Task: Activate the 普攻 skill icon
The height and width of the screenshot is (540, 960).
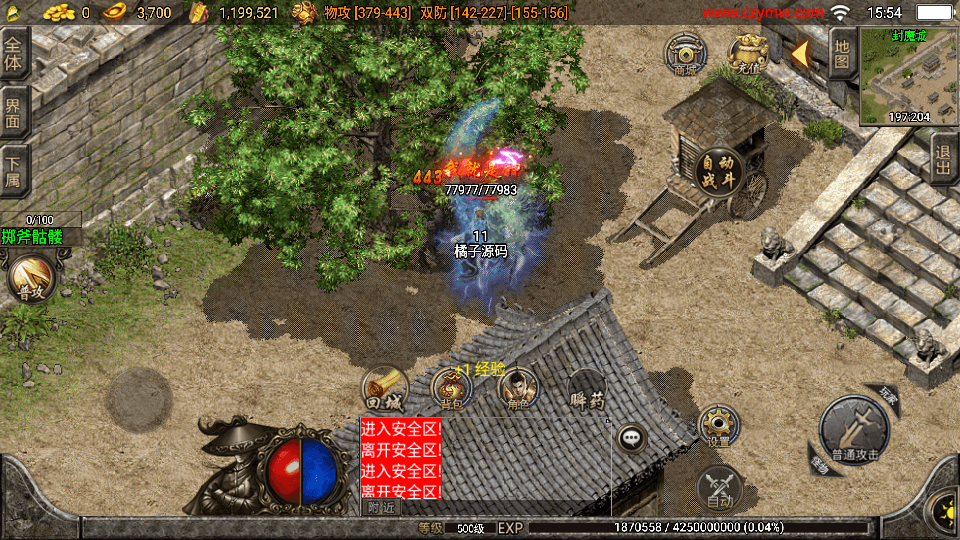Action: tap(30, 278)
